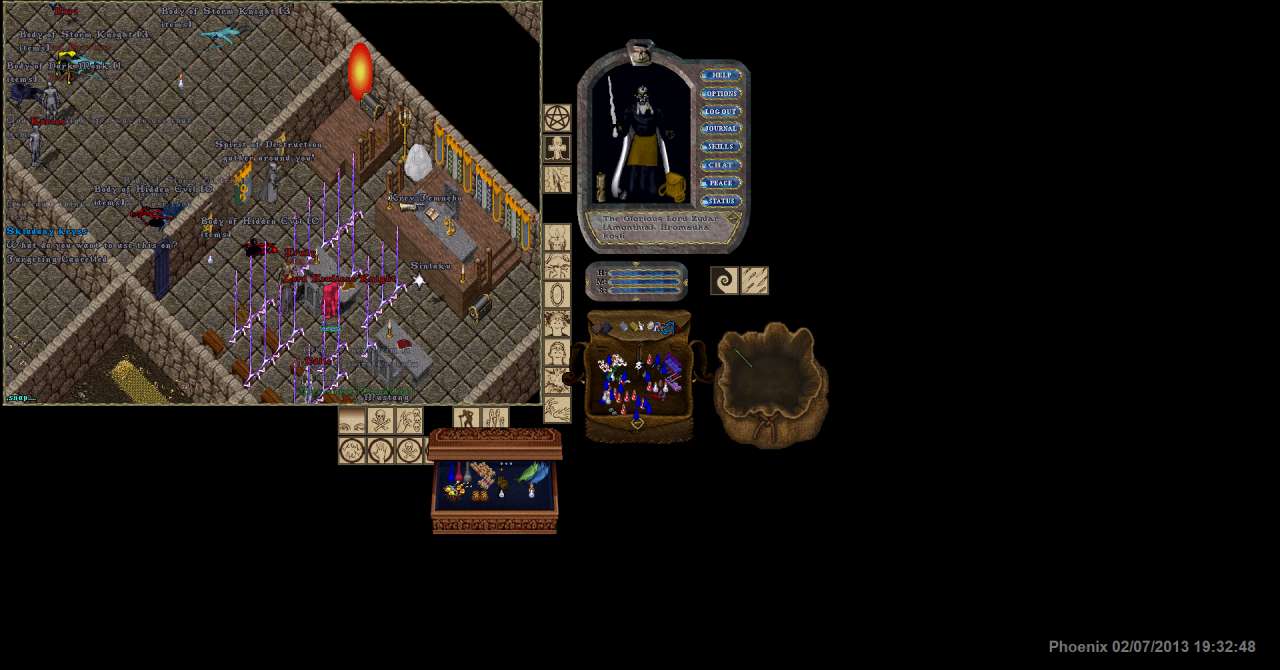Viewport: 1280px width, 670px height.
Task: Click the needle inside the empty pouch
Action: (x=743, y=358)
